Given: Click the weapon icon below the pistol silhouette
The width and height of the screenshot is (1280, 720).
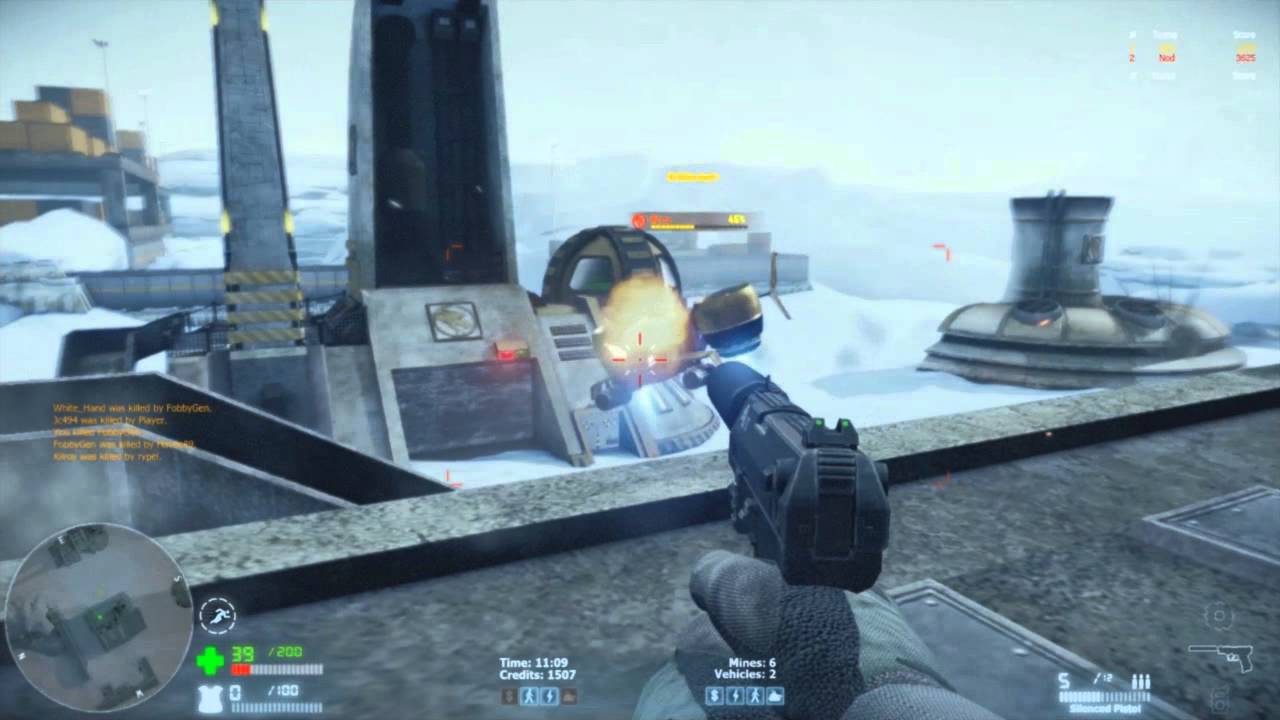Looking at the screenshot, I should 1218,700.
